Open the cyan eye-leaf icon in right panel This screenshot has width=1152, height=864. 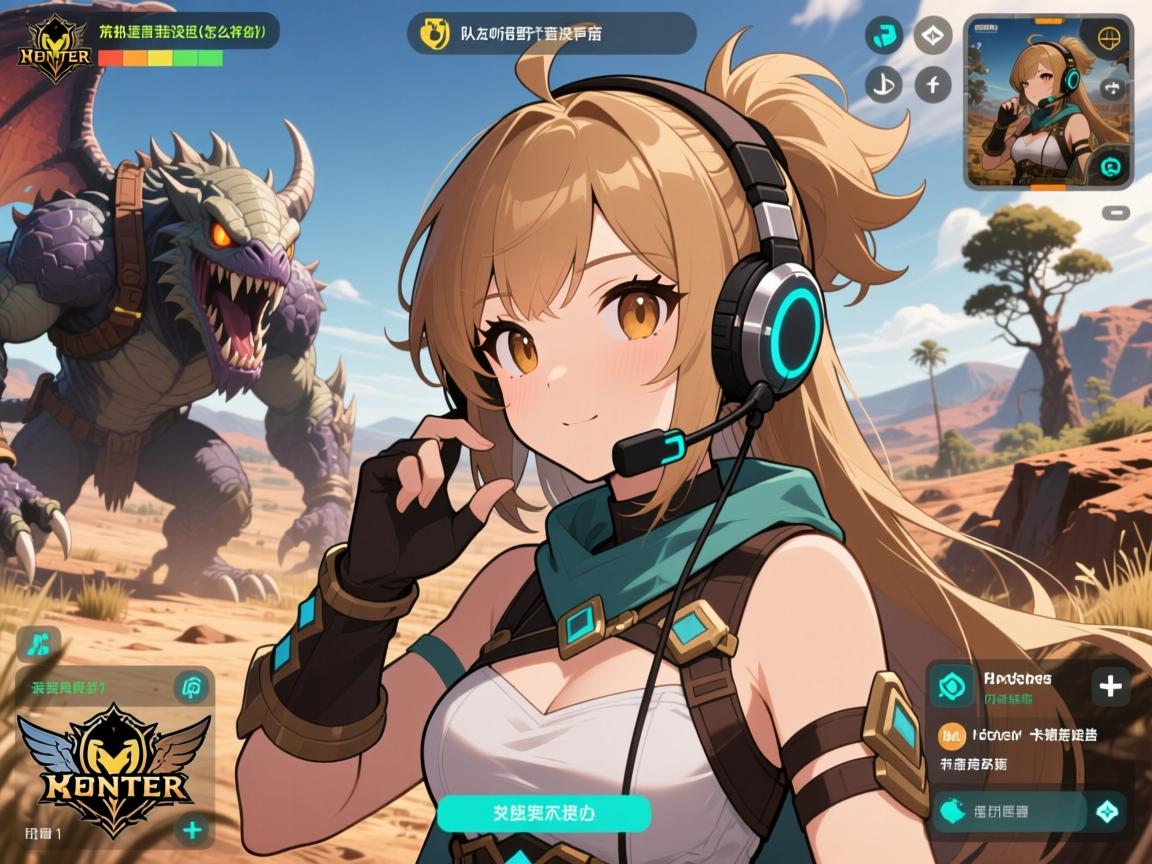pyautogui.click(x=951, y=686)
